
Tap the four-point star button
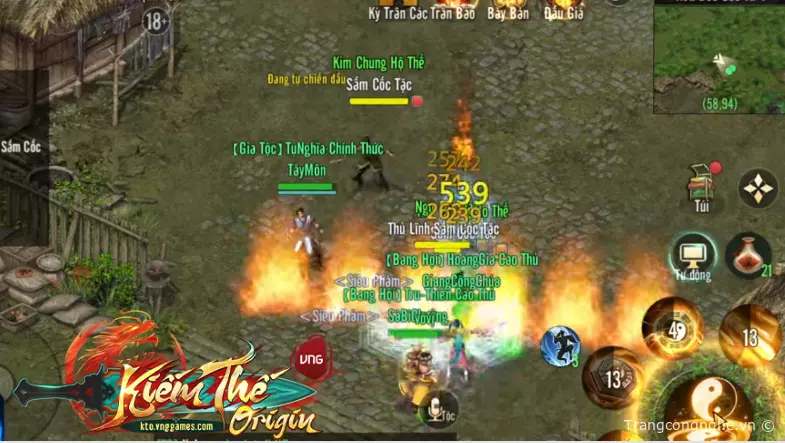click(757, 188)
